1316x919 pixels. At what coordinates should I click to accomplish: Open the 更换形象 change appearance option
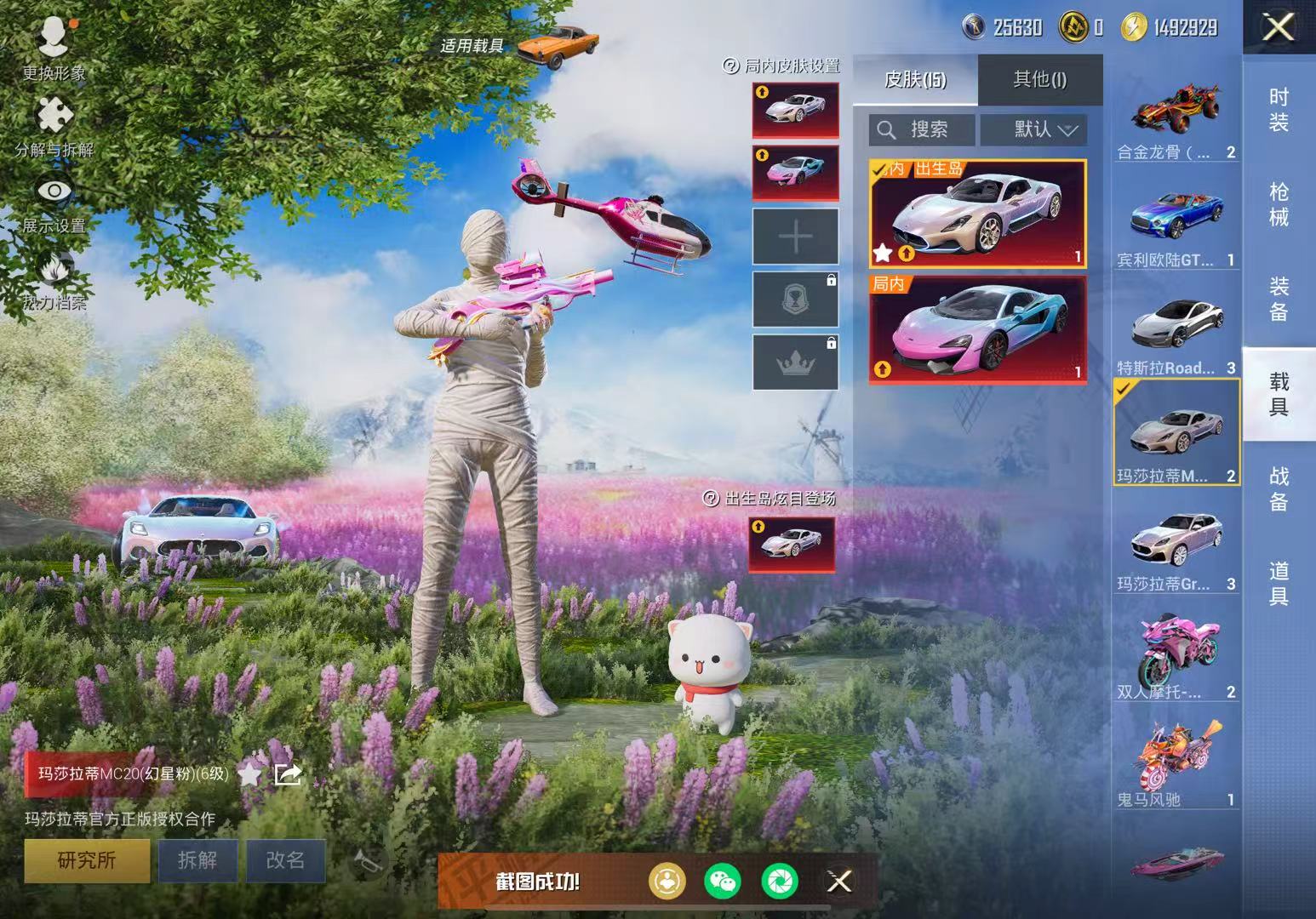point(54,47)
